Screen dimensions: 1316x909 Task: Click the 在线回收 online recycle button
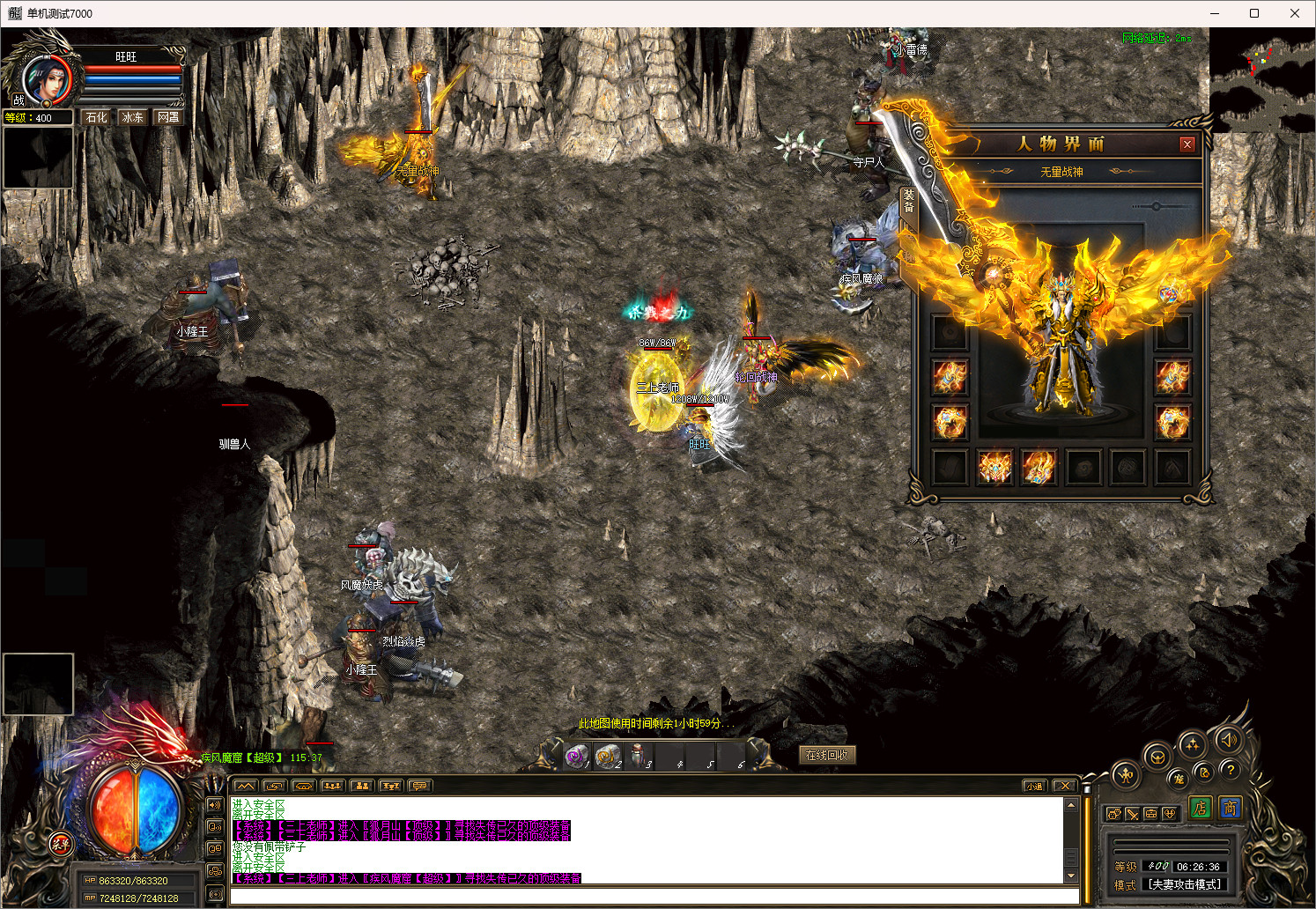point(826,755)
